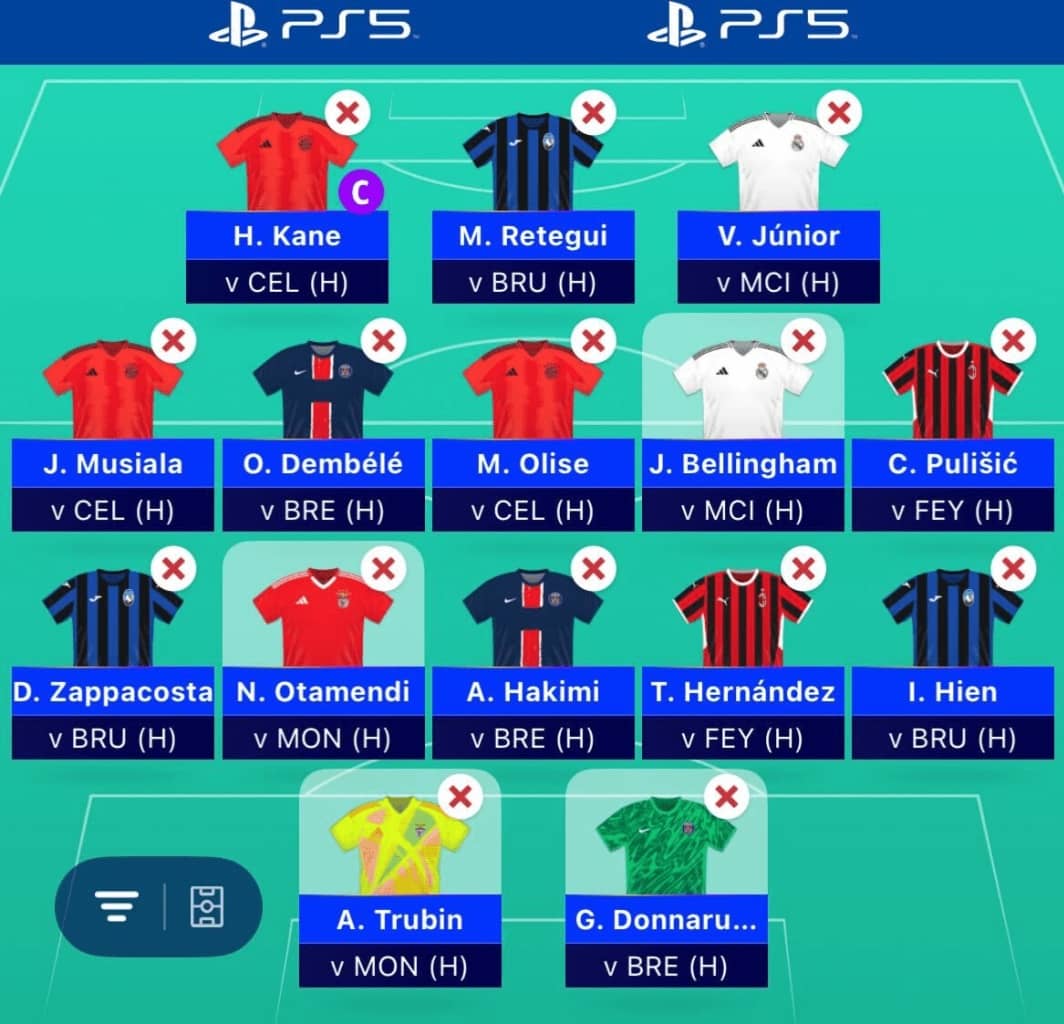The width and height of the screenshot is (1064, 1024).
Task: Remove T. Hernández from the squad
Action: point(802,569)
